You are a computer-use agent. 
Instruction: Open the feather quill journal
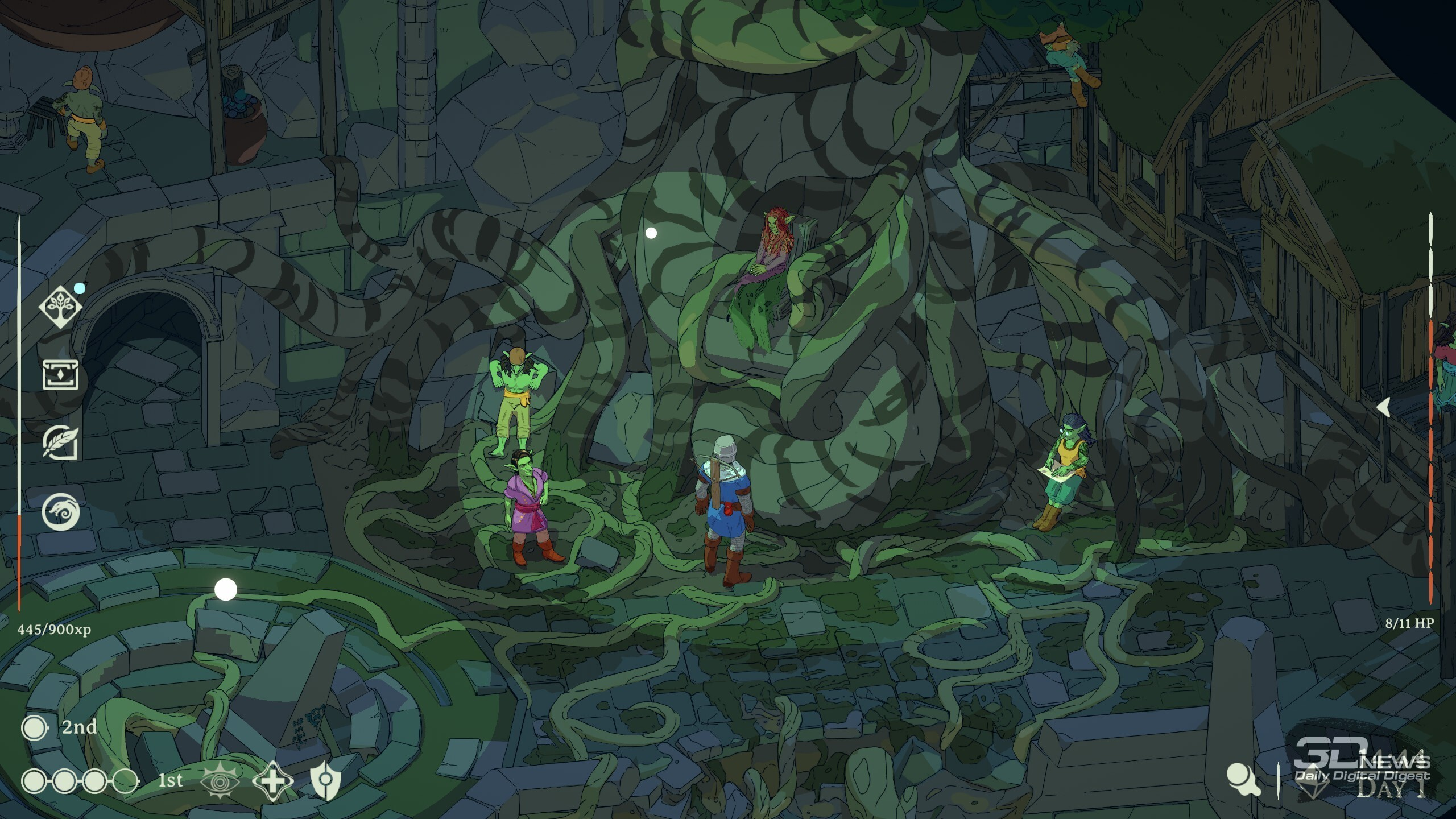[x=60, y=442]
